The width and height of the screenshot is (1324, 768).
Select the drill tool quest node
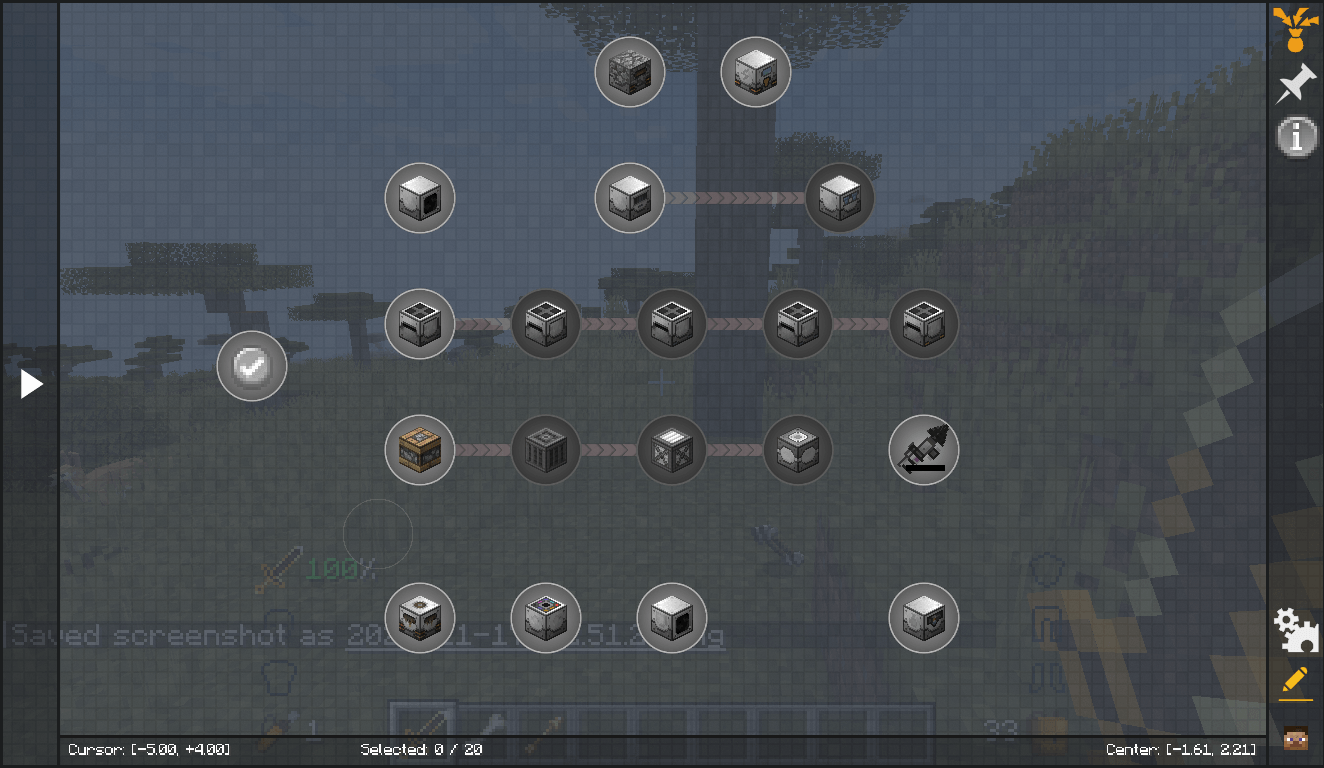[923, 450]
